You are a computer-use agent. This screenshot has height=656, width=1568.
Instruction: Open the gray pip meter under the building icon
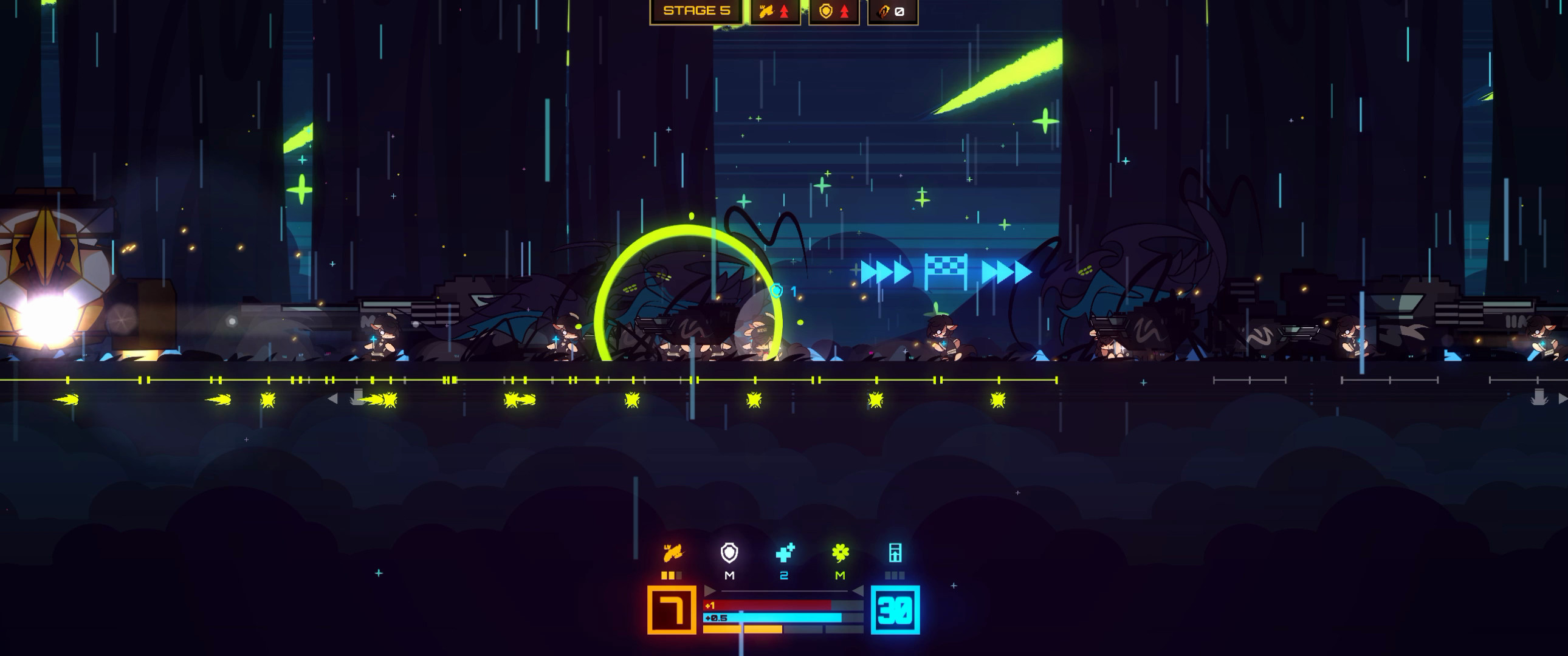896,577
